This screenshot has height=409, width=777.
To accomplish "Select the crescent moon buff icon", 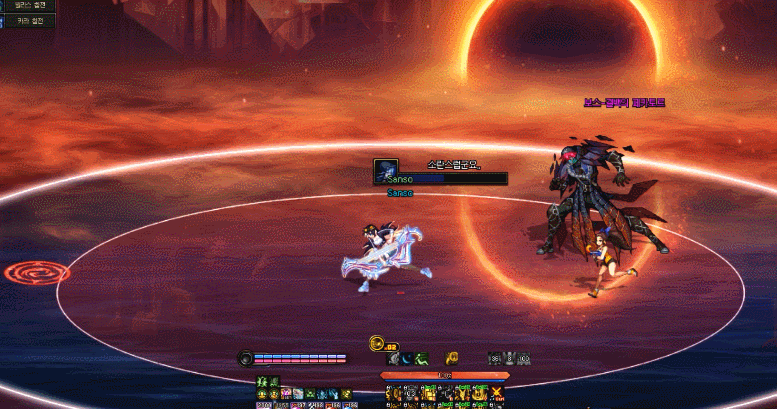I will (x=408, y=358).
